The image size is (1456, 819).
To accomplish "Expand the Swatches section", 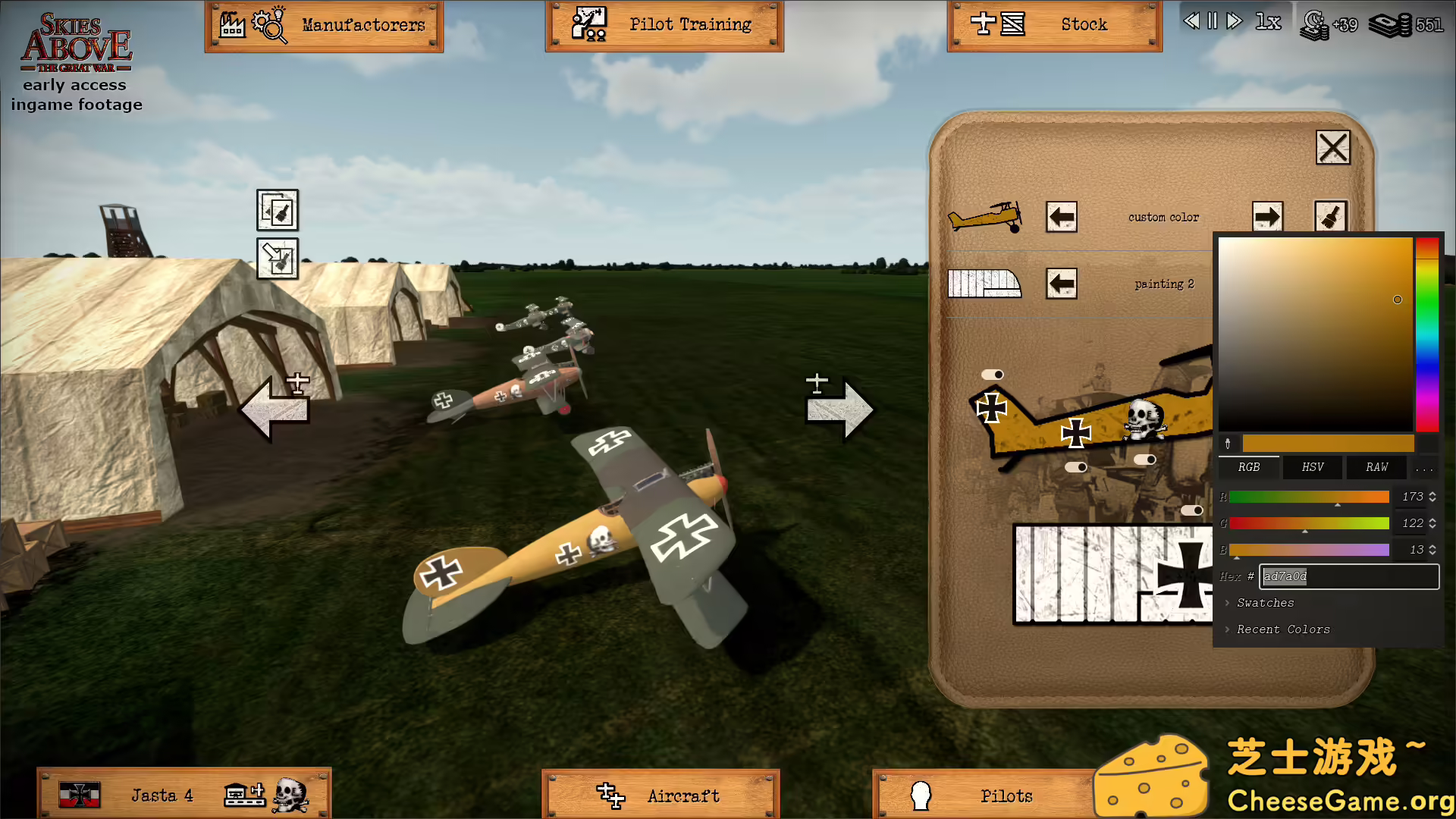I will point(1263,602).
